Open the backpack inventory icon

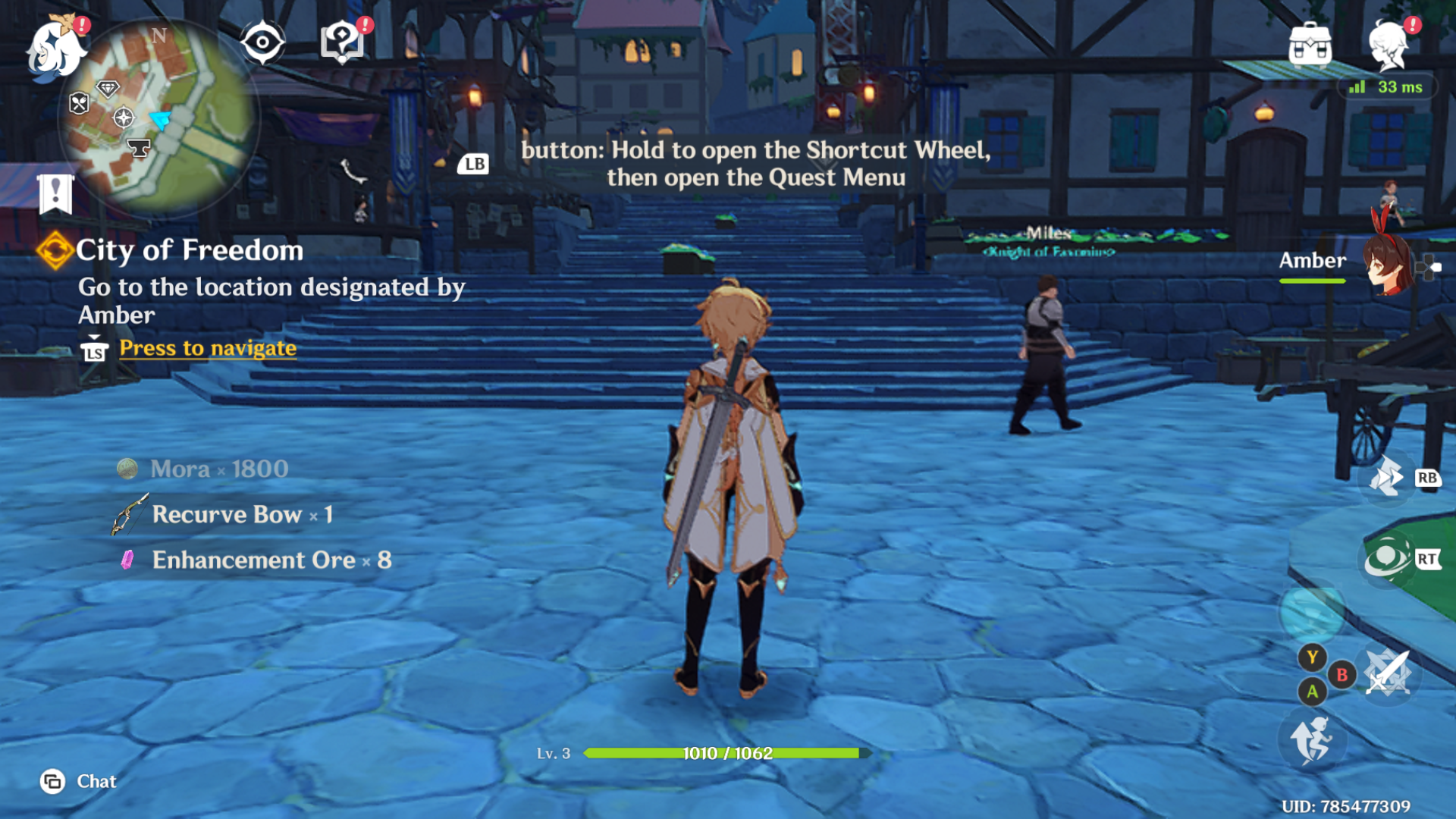[x=1310, y=44]
